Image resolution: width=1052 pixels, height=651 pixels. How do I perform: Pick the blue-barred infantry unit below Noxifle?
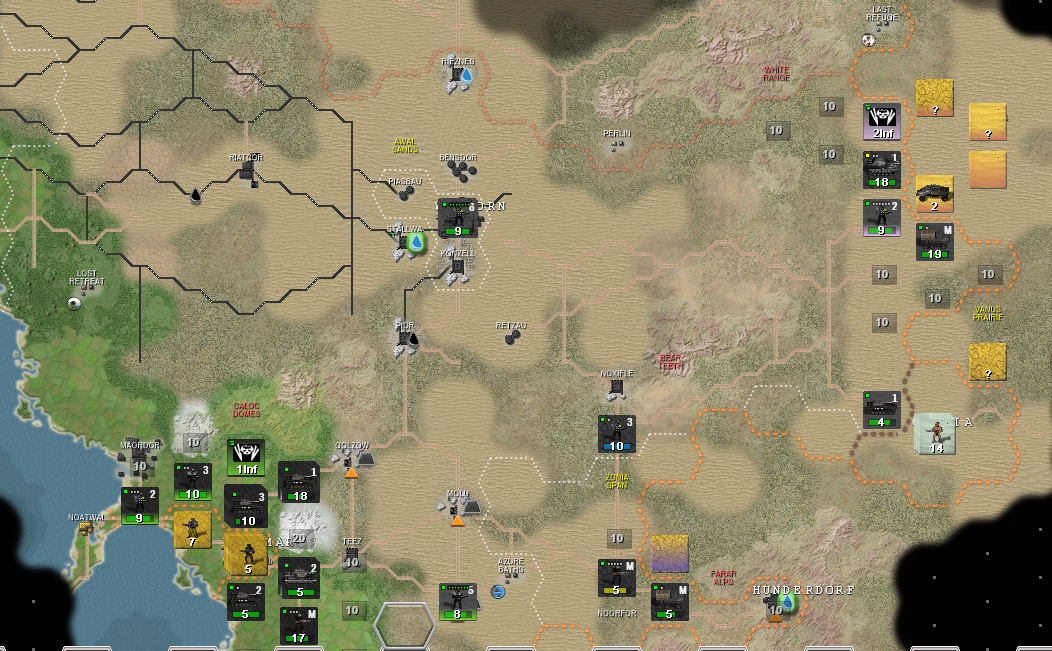point(617,434)
